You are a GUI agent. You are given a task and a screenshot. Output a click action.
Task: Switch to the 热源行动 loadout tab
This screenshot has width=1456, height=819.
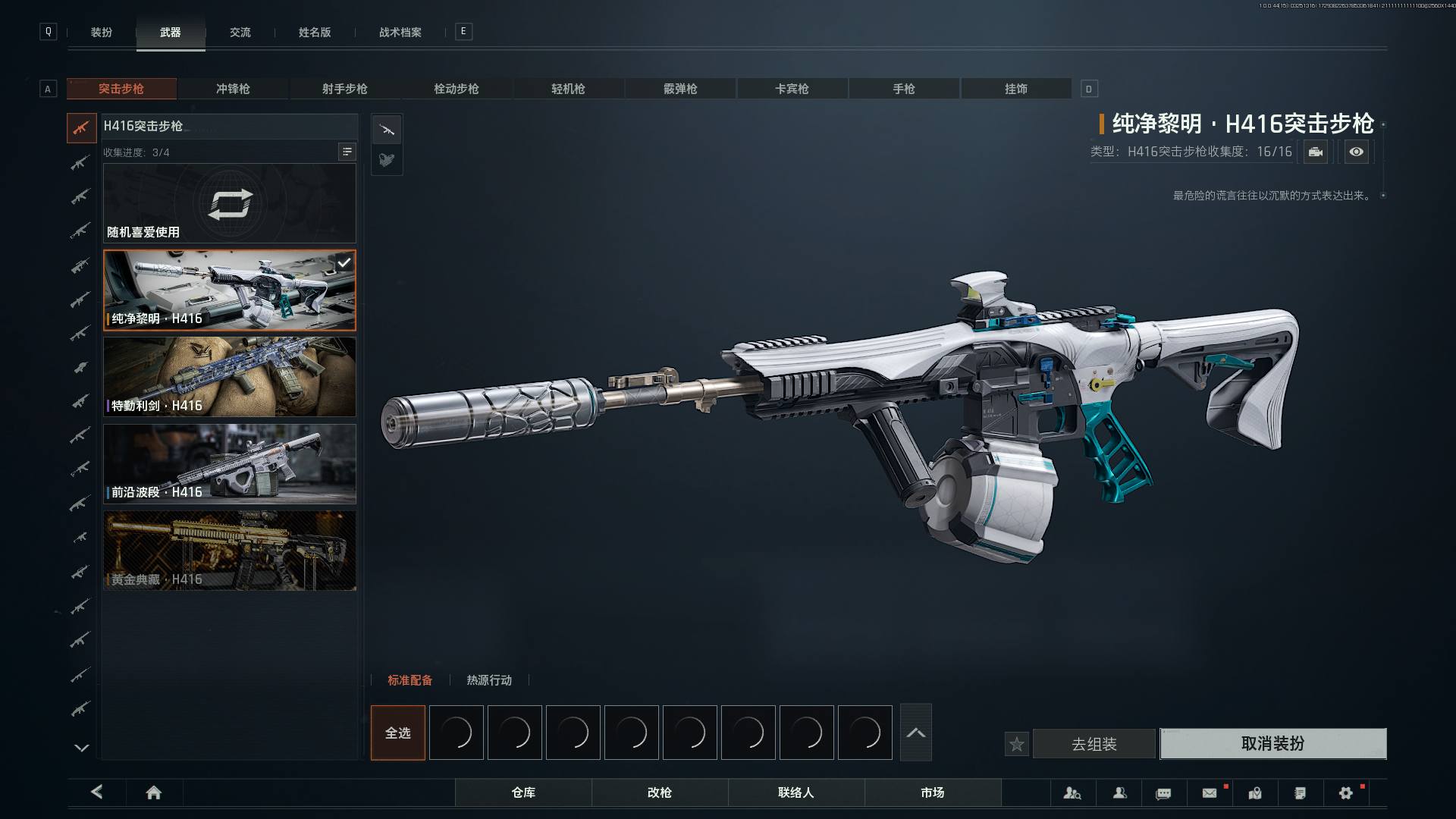(489, 680)
